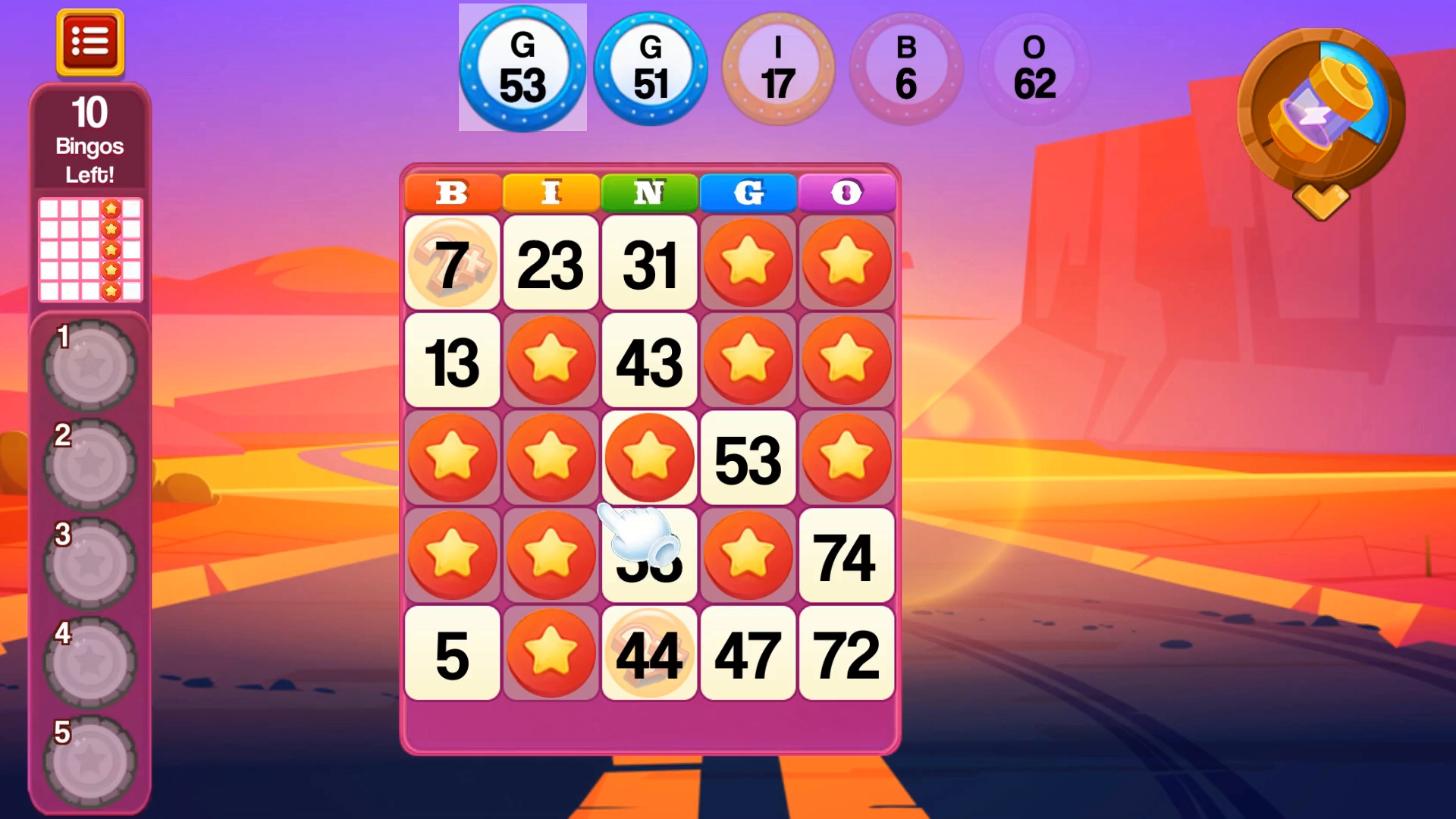This screenshot has height=819, width=1456.
Task: Click the G 51 ball in the queue
Action: click(651, 68)
